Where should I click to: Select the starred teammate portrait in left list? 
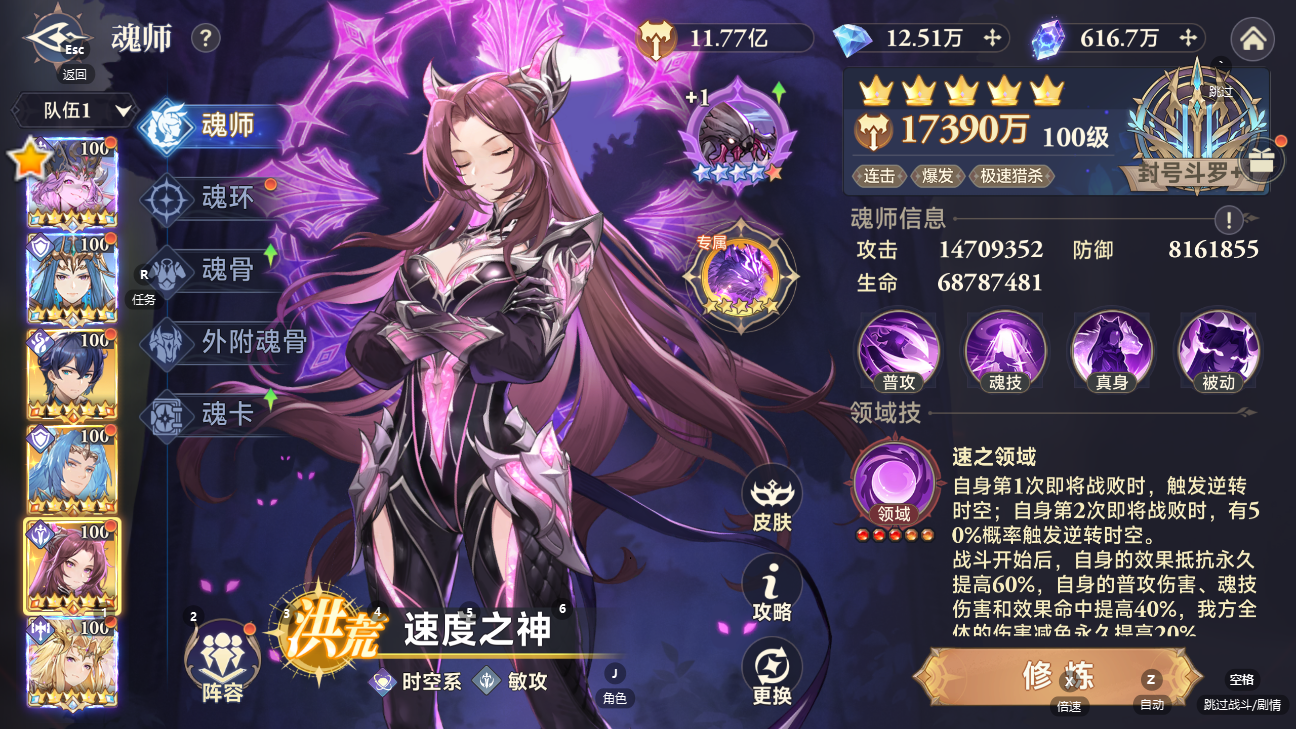coord(70,183)
